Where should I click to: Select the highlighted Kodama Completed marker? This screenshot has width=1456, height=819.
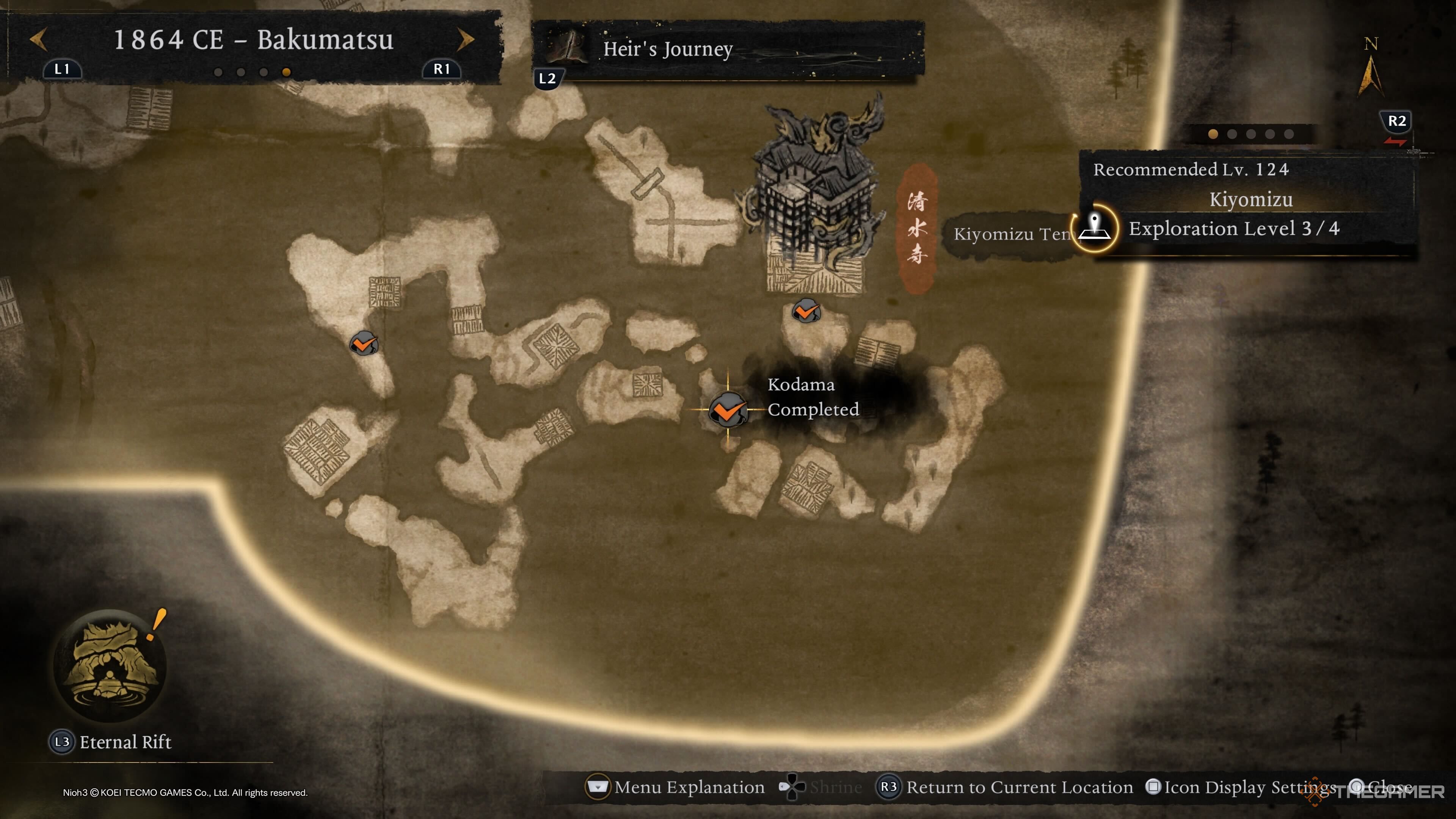pos(728,410)
